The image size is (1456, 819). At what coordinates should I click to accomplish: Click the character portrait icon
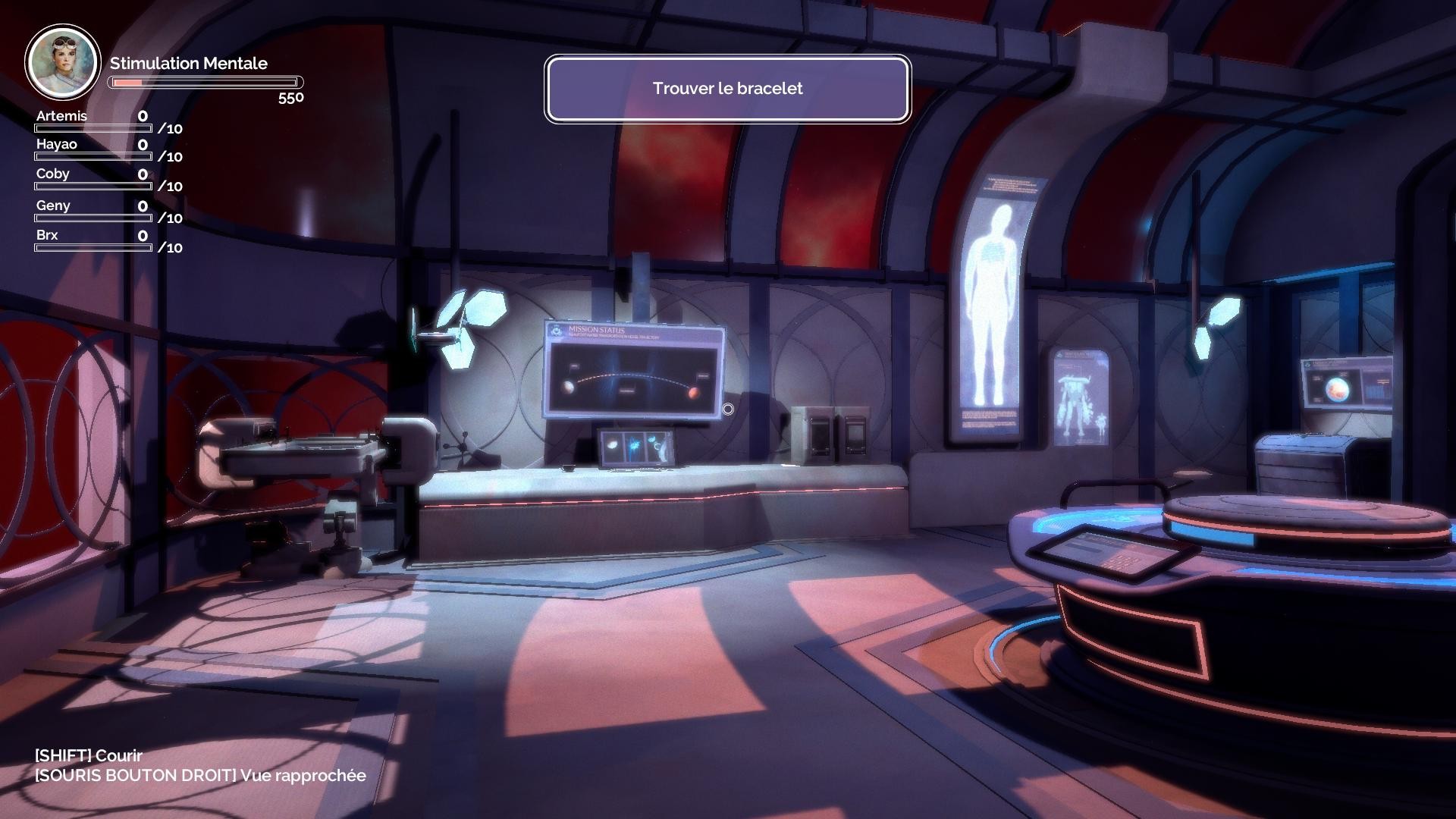click(x=62, y=62)
